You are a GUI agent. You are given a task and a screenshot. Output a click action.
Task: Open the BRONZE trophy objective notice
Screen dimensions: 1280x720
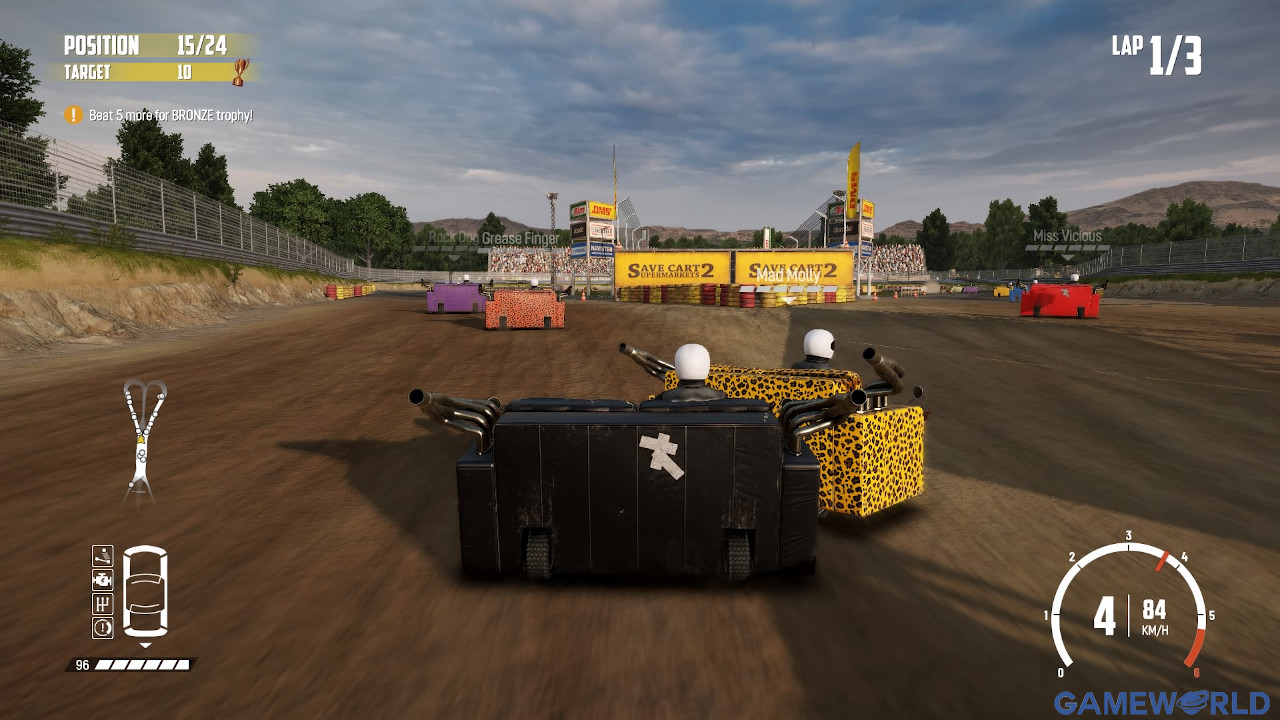click(170, 115)
